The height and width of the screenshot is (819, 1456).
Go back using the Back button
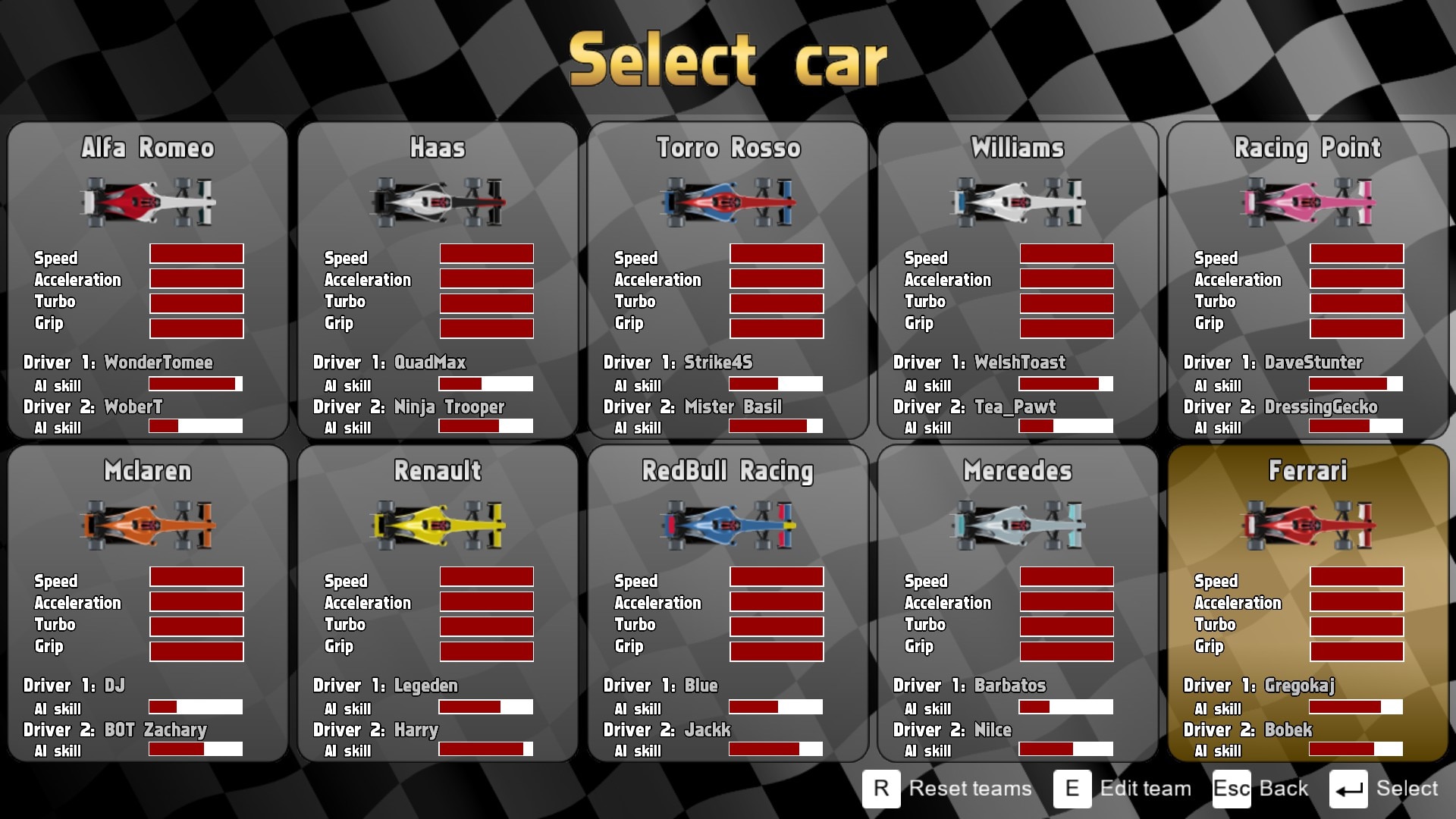pyautogui.click(x=1261, y=789)
